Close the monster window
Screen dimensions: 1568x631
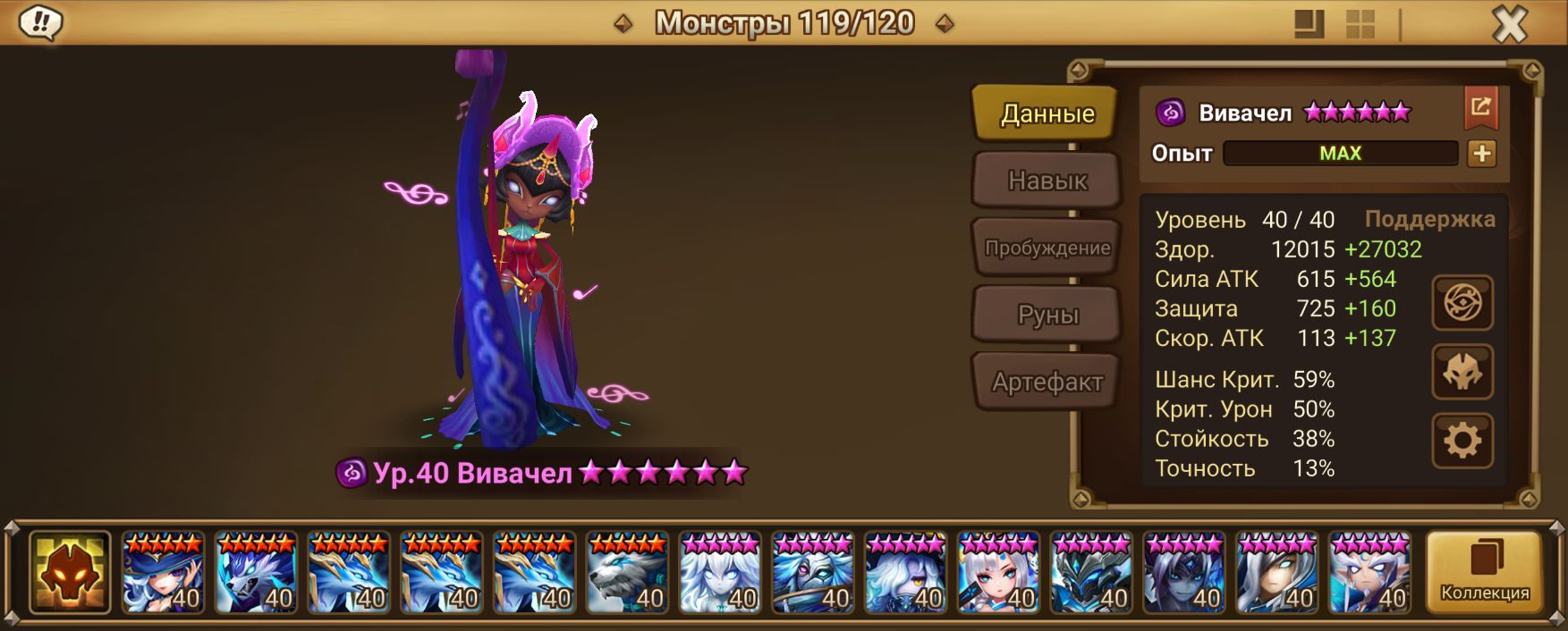tap(1510, 25)
